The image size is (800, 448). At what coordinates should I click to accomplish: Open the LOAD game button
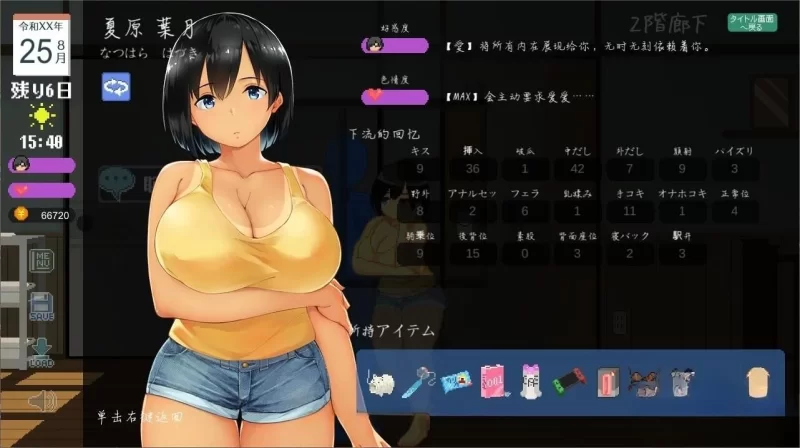[x=41, y=350]
